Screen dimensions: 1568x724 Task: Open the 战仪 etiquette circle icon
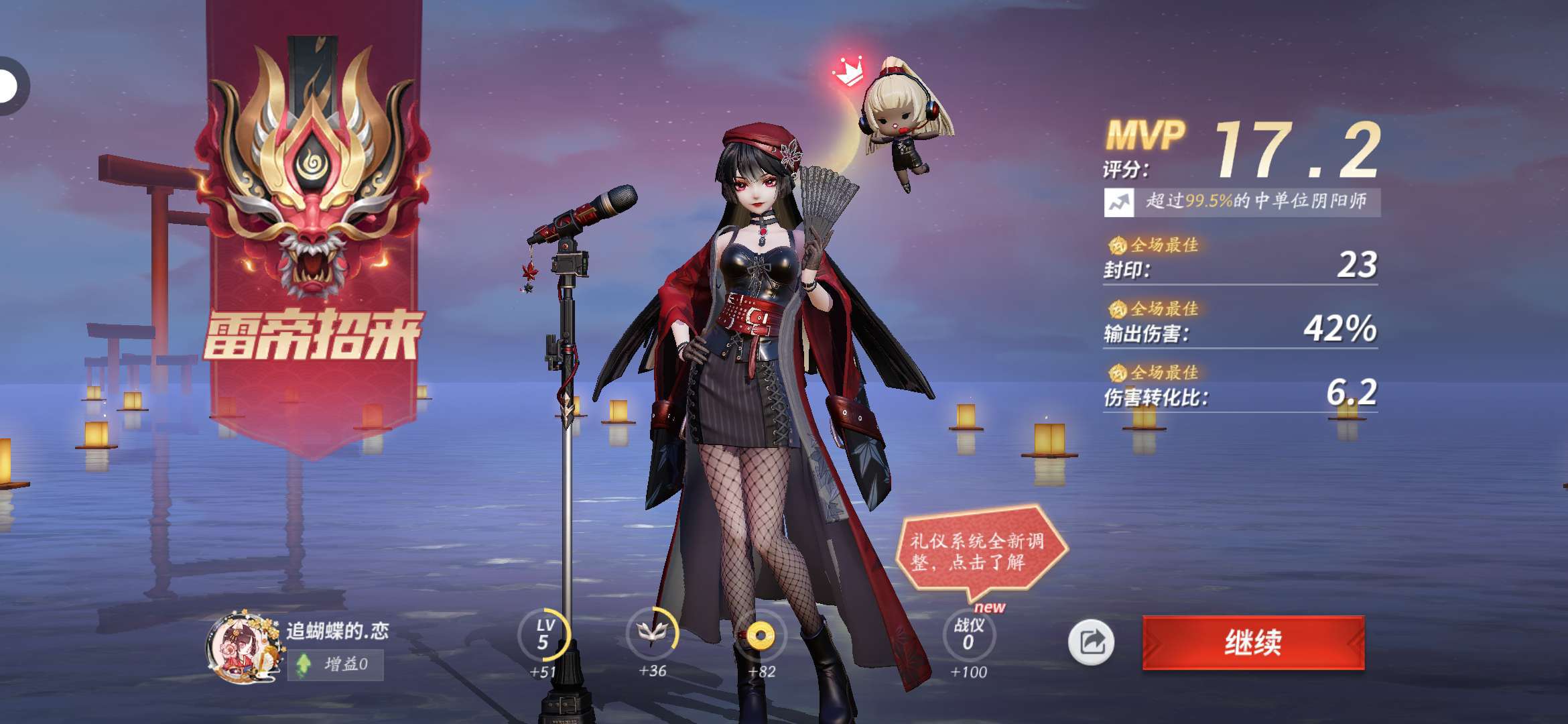(968, 634)
